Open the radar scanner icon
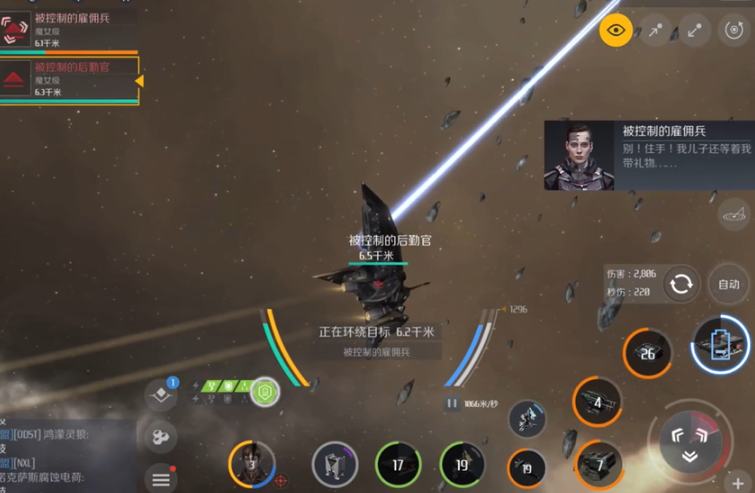Viewport: 755px width, 493px height. click(733, 213)
